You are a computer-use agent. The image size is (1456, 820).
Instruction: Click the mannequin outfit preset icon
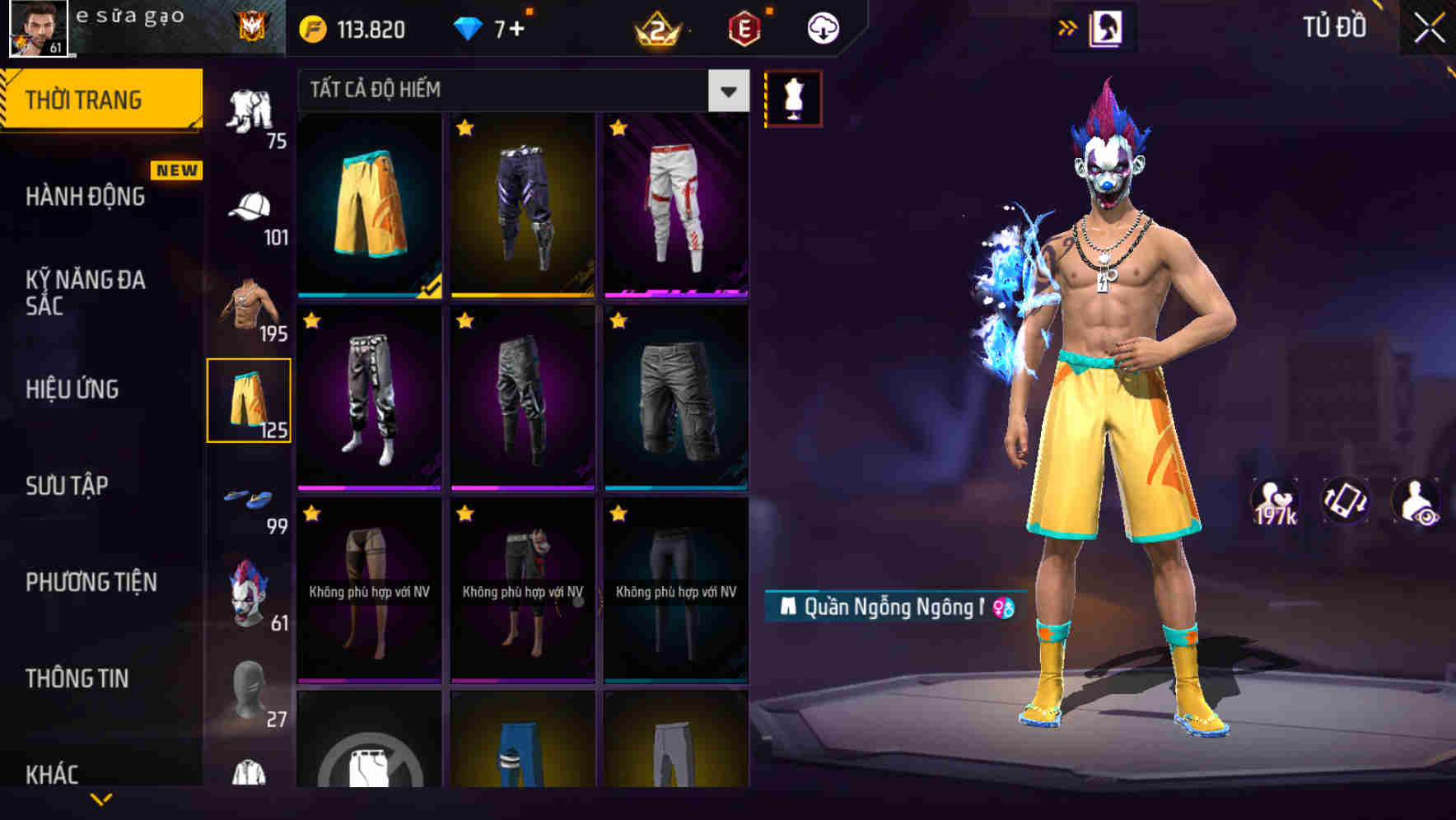[793, 96]
